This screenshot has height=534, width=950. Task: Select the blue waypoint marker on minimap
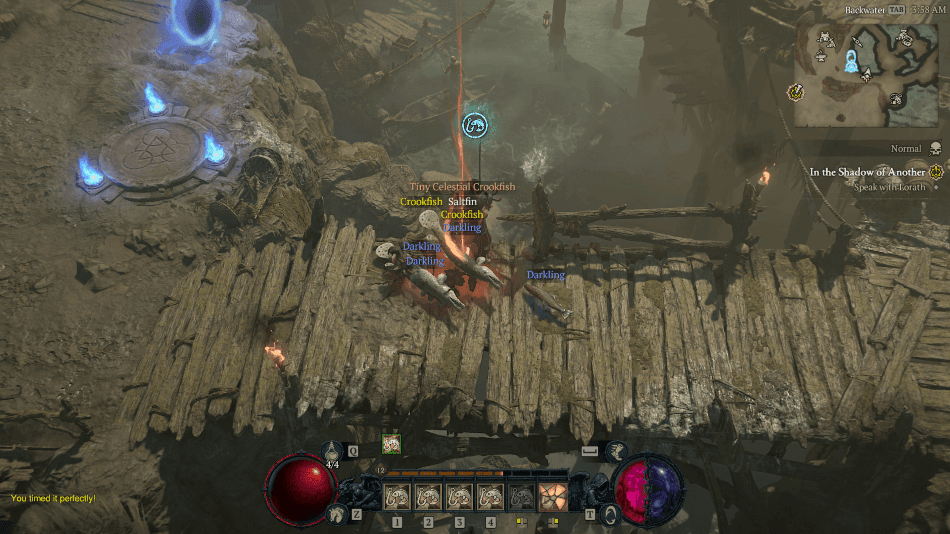852,63
